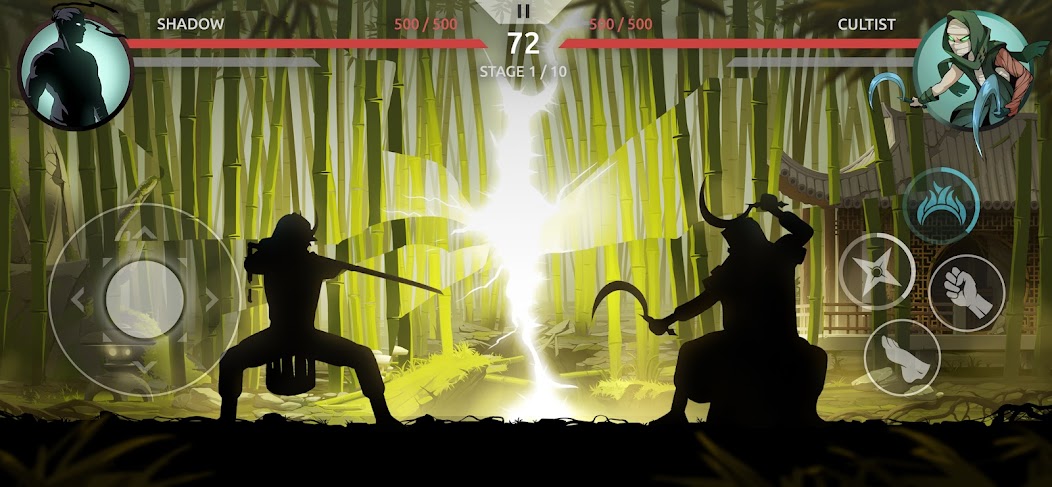
Task: Tap the joystick's right arrow
Action: point(211,298)
